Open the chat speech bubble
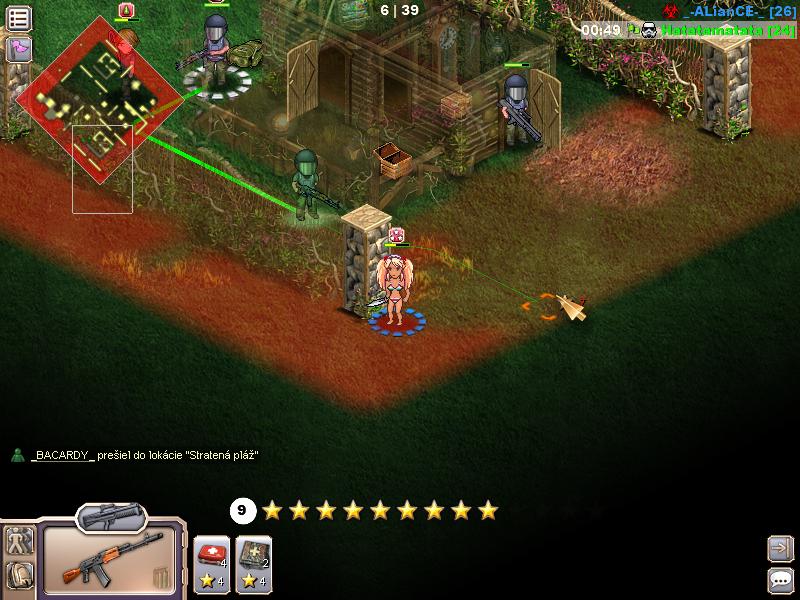 pos(779,579)
